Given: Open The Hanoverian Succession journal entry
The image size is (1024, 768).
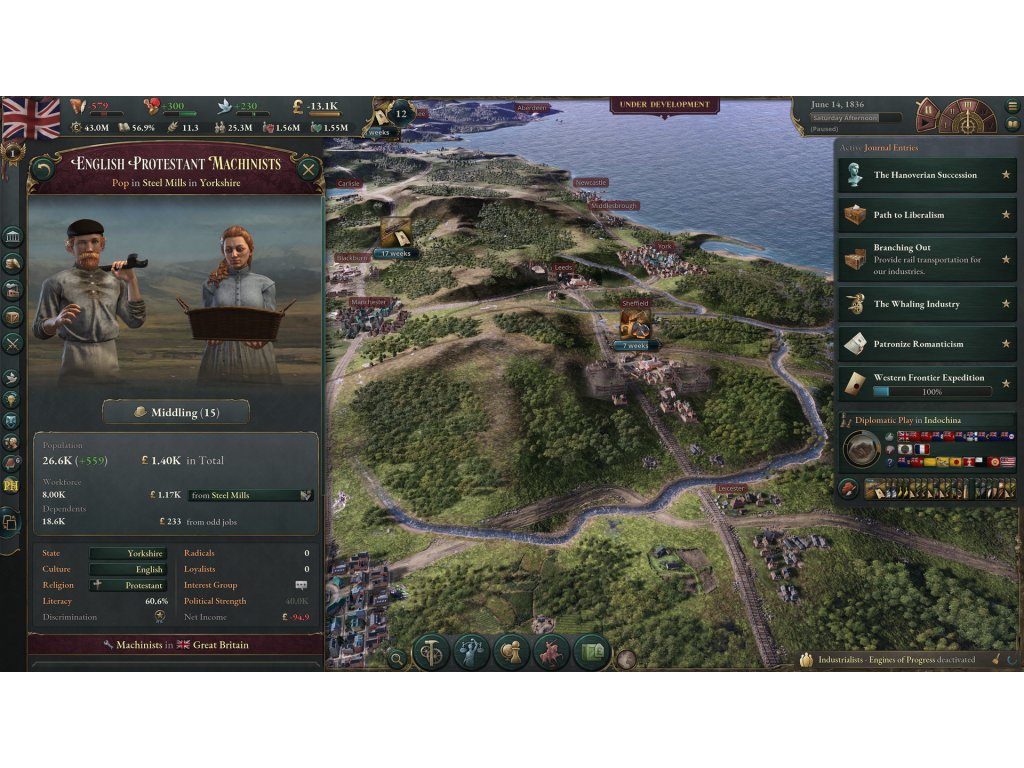Looking at the screenshot, I should (x=926, y=175).
